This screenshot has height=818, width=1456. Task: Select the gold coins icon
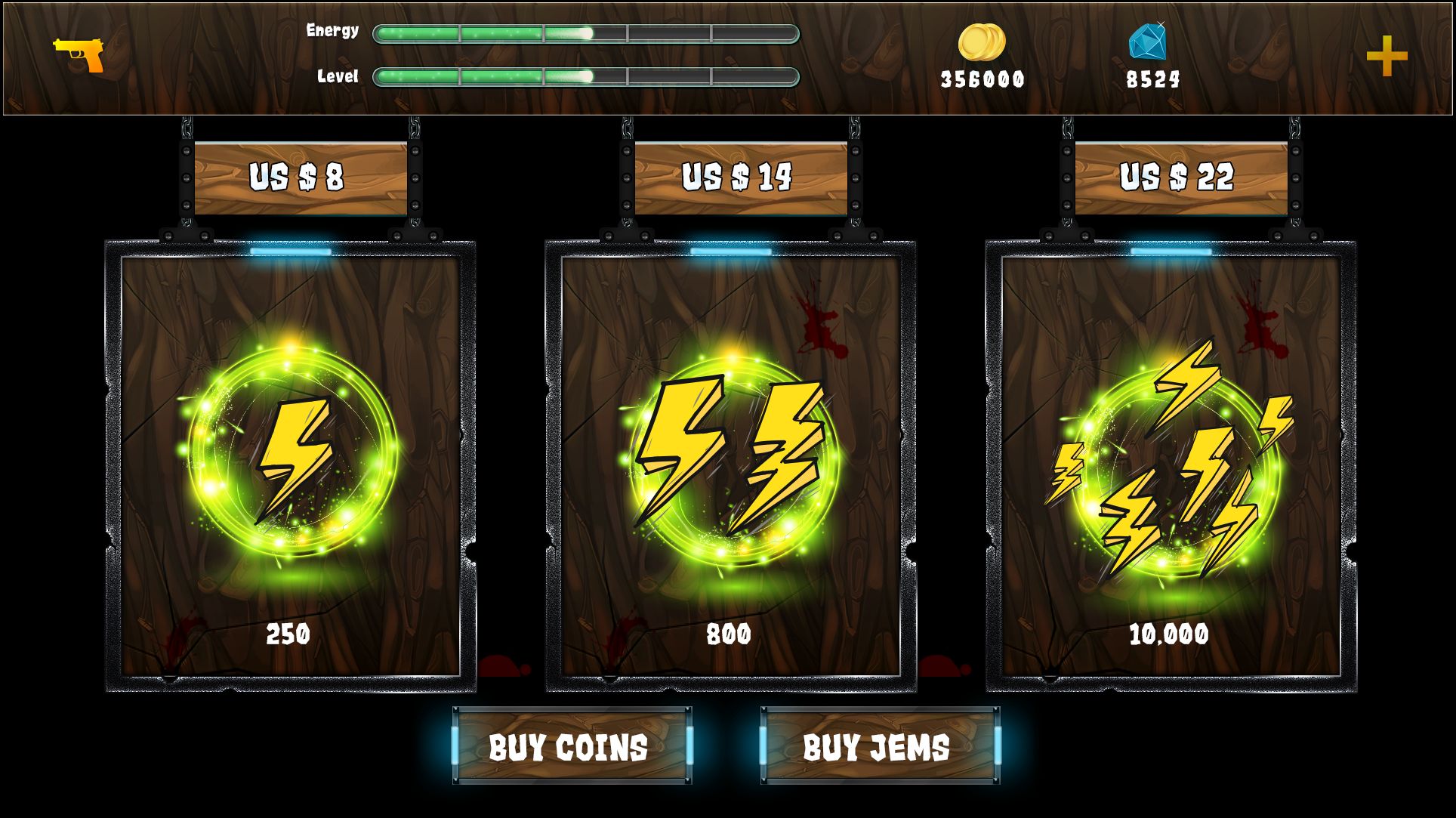click(x=982, y=42)
